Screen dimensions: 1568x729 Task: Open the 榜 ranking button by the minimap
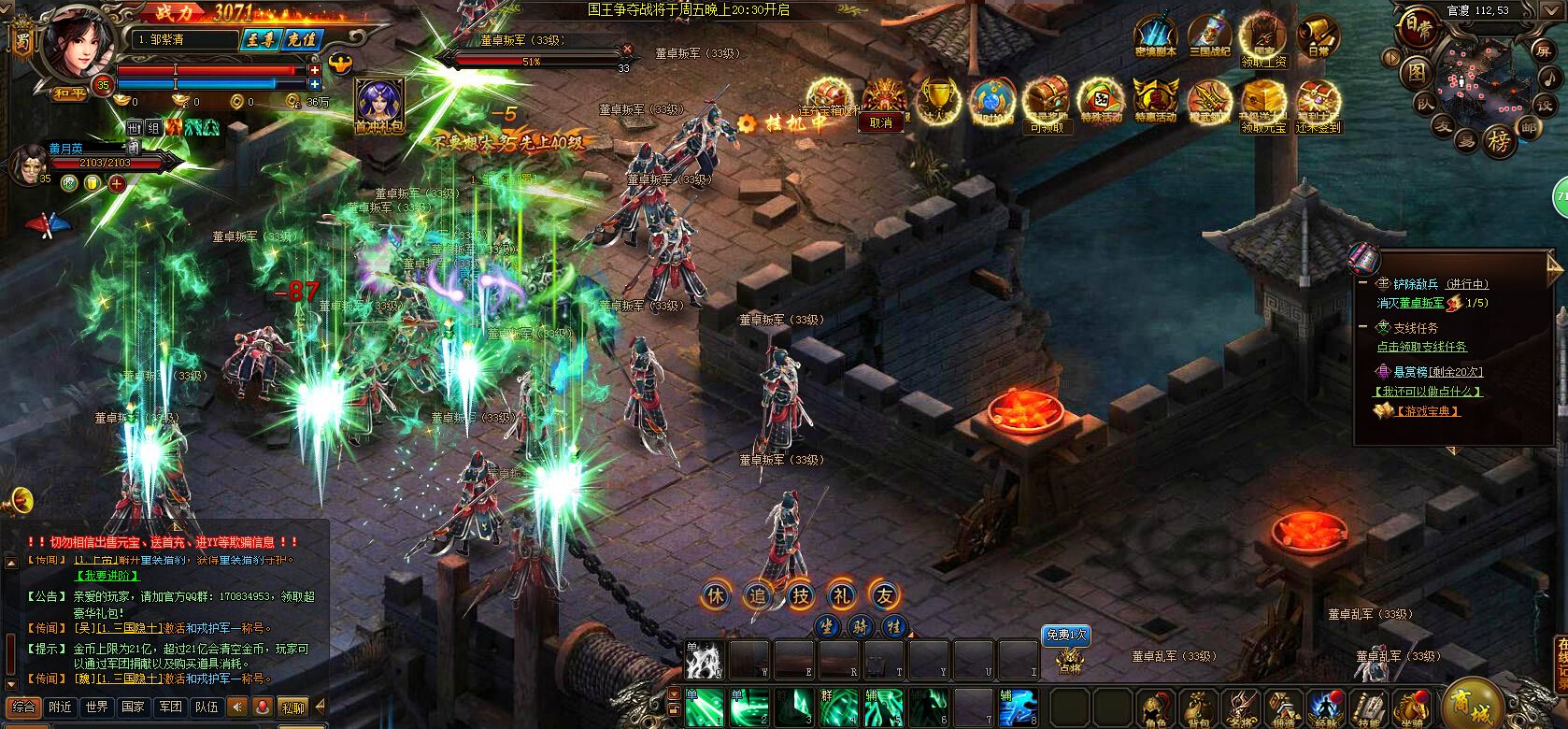(1498, 141)
